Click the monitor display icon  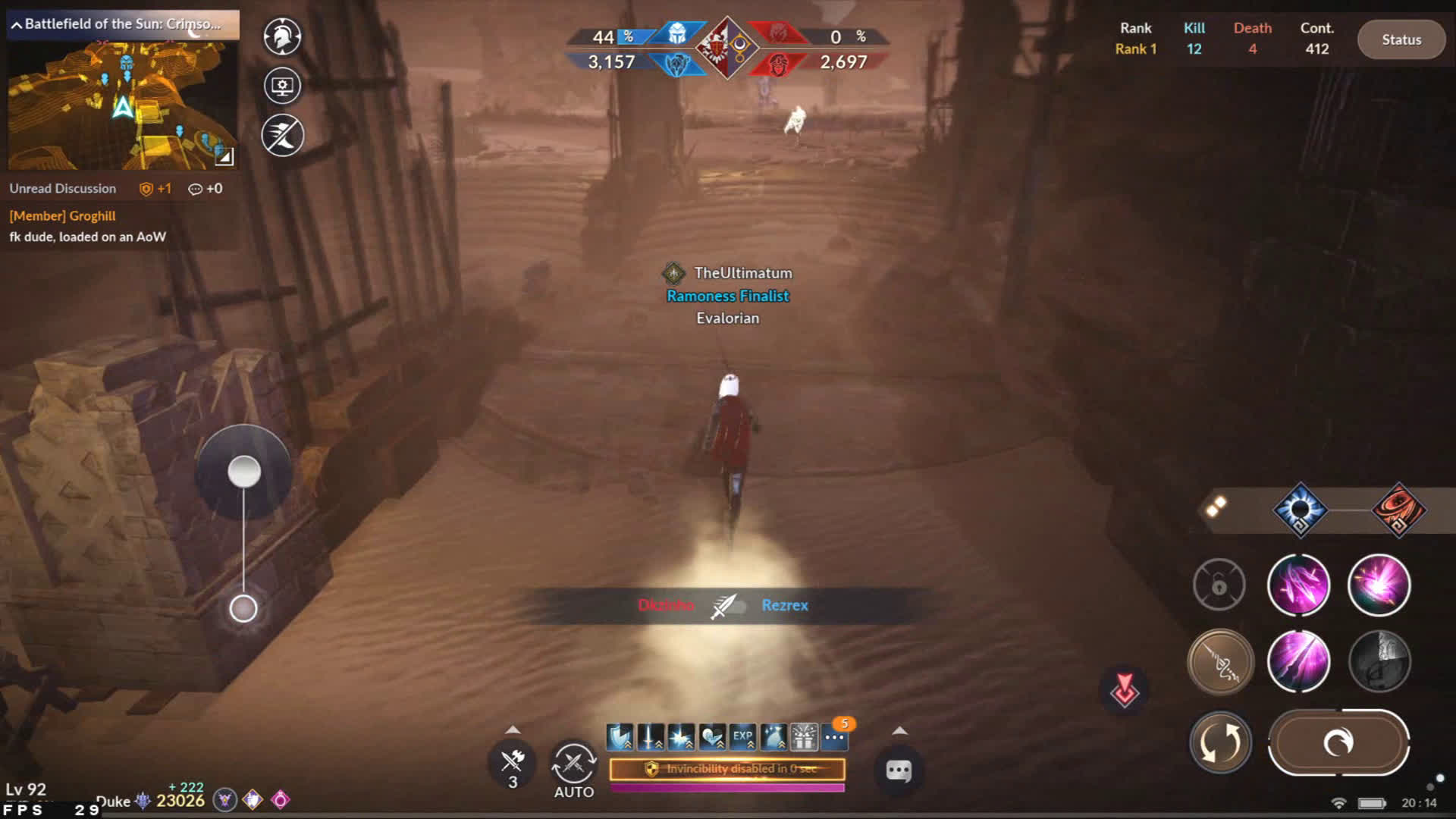pyautogui.click(x=282, y=86)
